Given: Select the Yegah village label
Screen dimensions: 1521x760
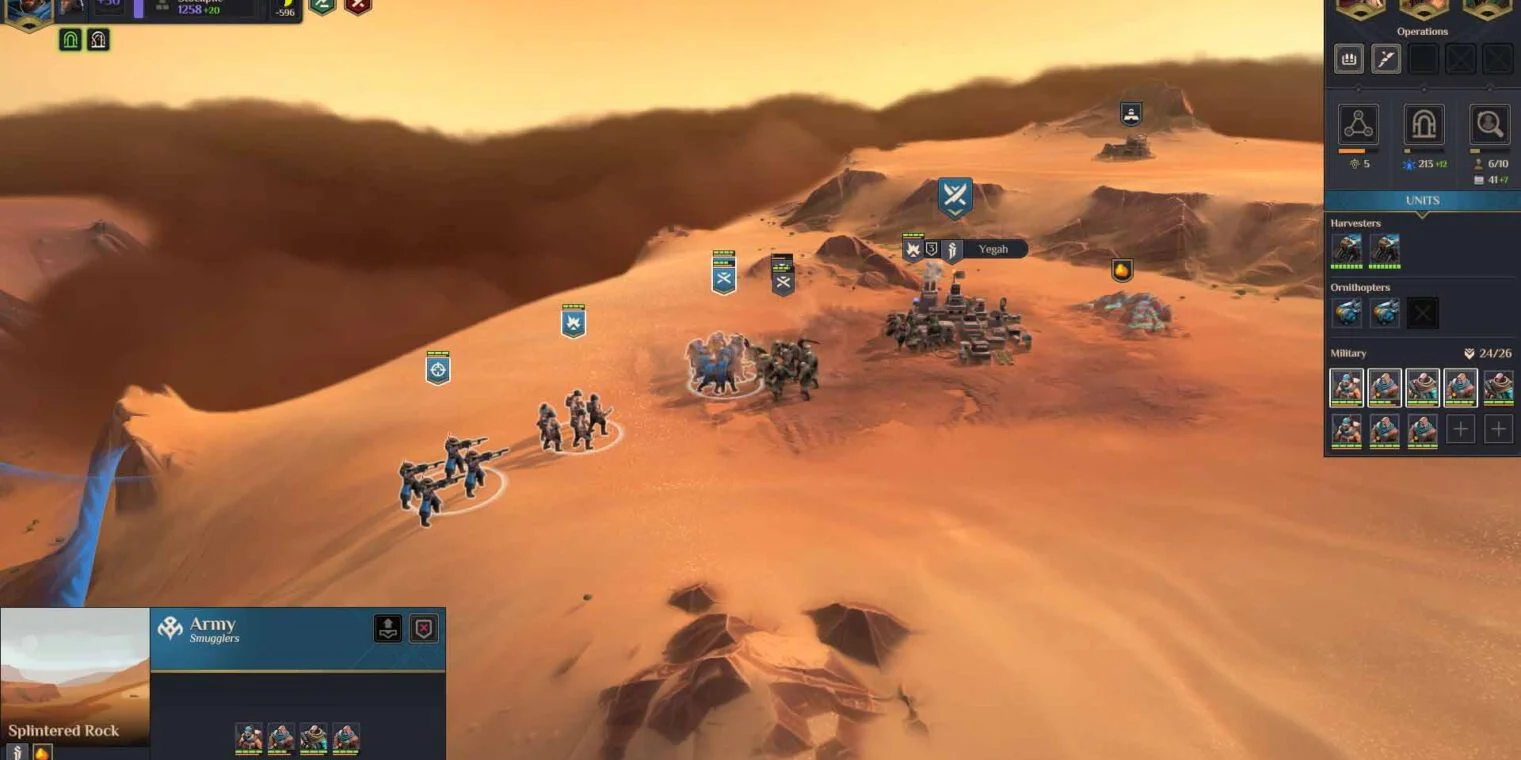Looking at the screenshot, I should (992, 249).
